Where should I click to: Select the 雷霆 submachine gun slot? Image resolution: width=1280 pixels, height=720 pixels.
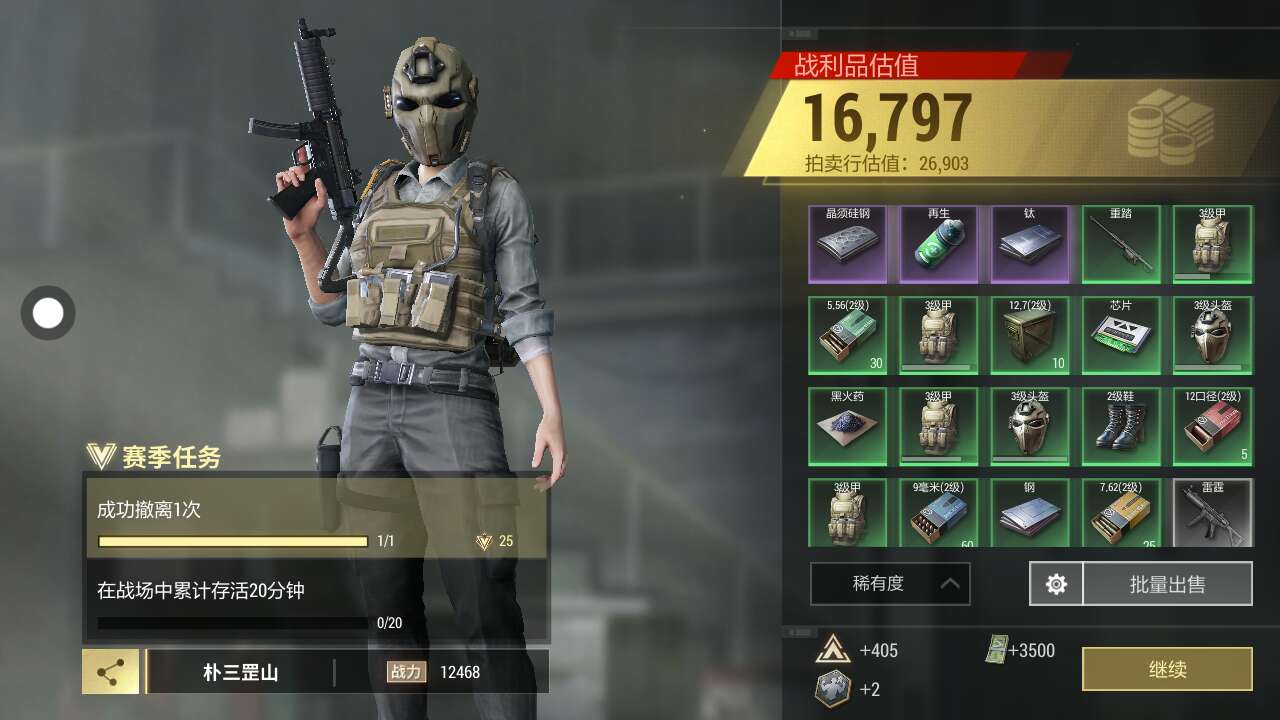coord(1212,514)
